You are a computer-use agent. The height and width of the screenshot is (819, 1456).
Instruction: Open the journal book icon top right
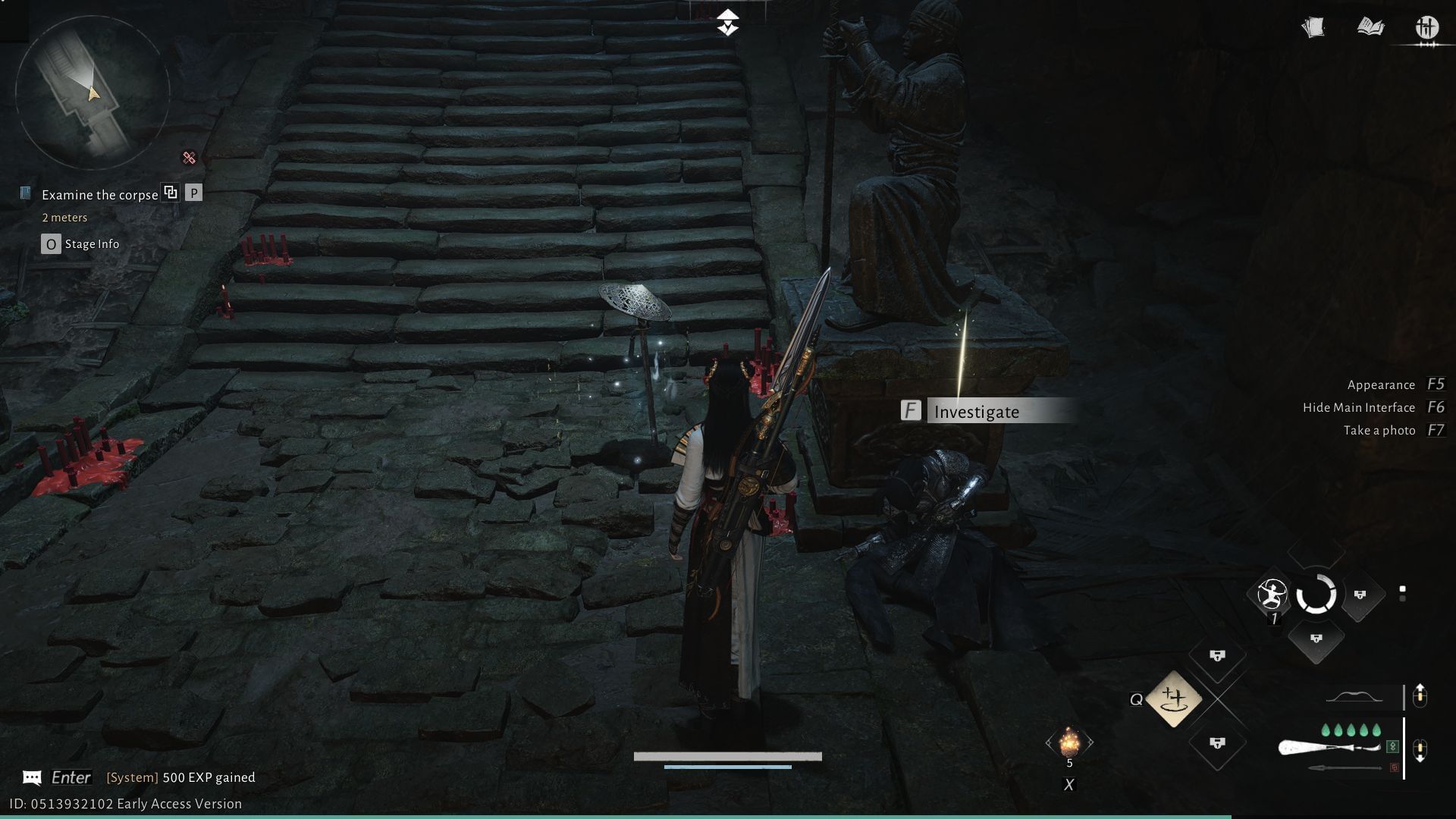(x=1370, y=27)
